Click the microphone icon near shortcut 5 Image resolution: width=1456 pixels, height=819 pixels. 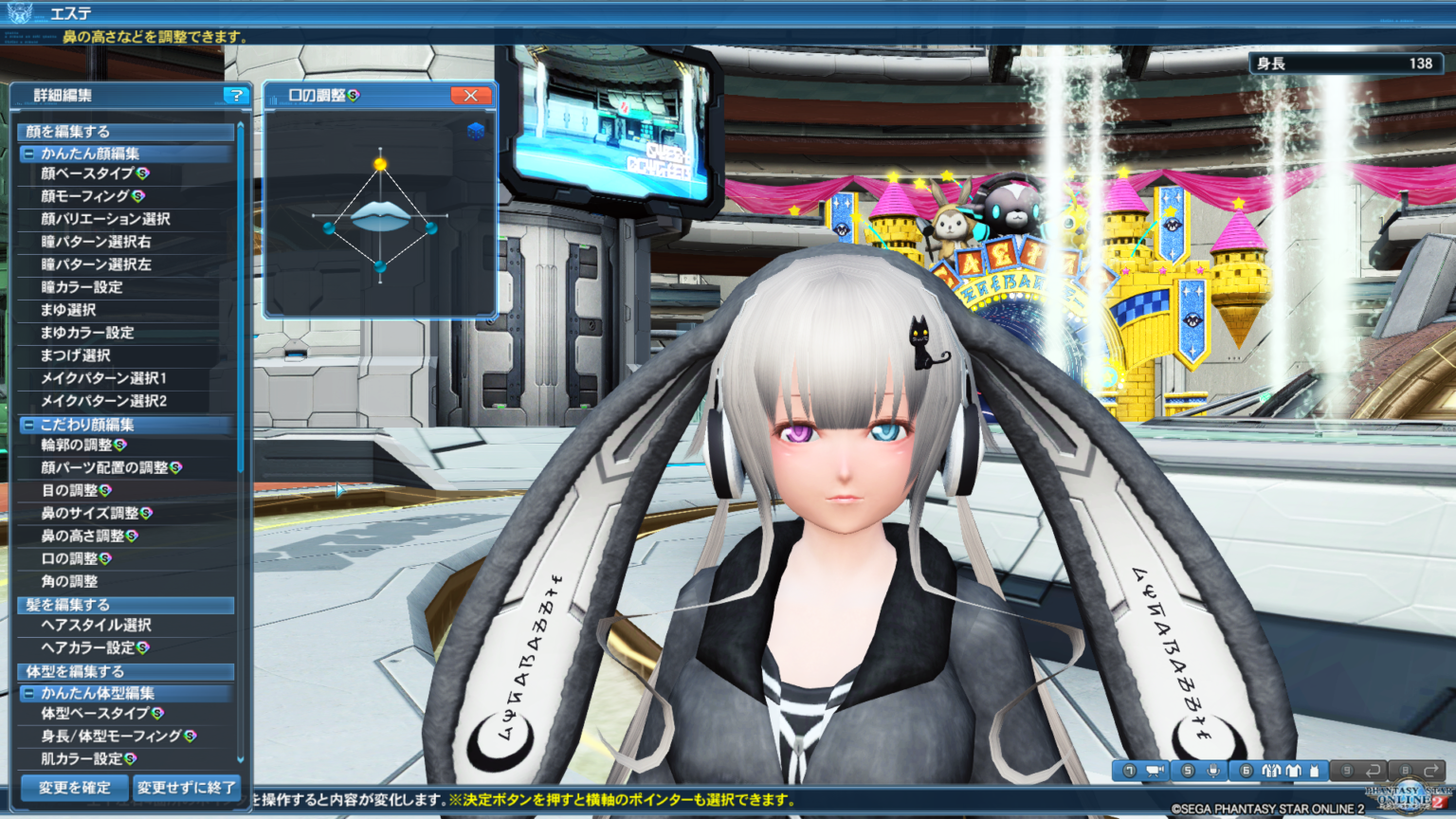[x=1214, y=771]
